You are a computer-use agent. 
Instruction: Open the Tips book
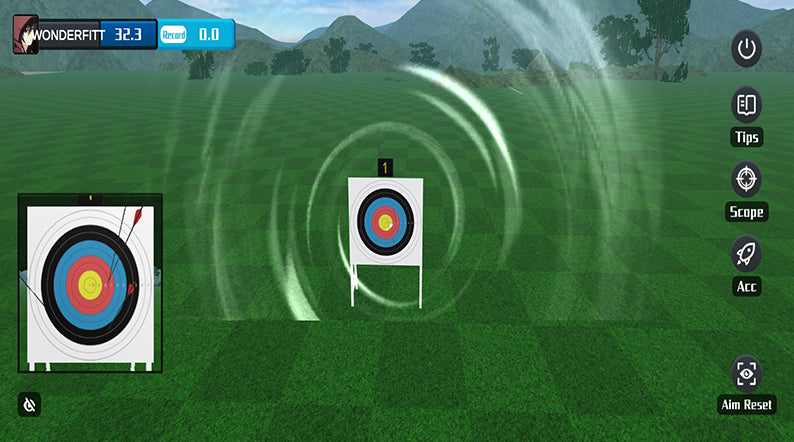pyautogui.click(x=746, y=105)
